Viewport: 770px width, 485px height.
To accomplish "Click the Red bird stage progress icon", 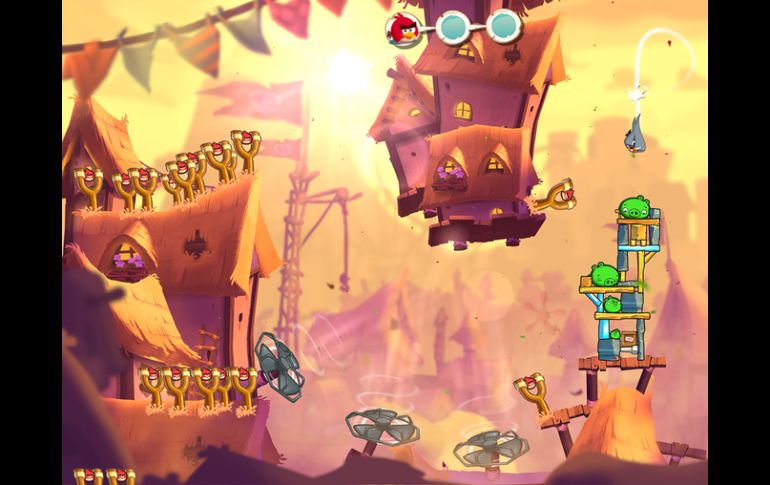I will click(402, 26).
